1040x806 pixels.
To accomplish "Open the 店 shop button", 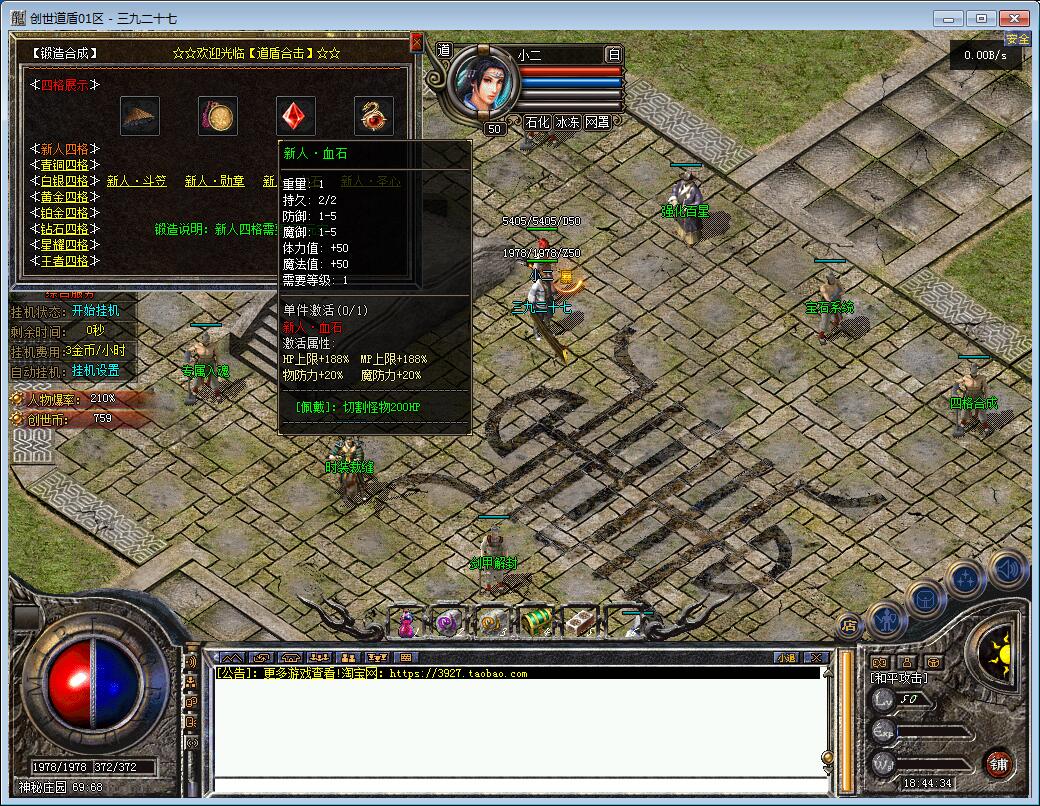I will point(849,627).
